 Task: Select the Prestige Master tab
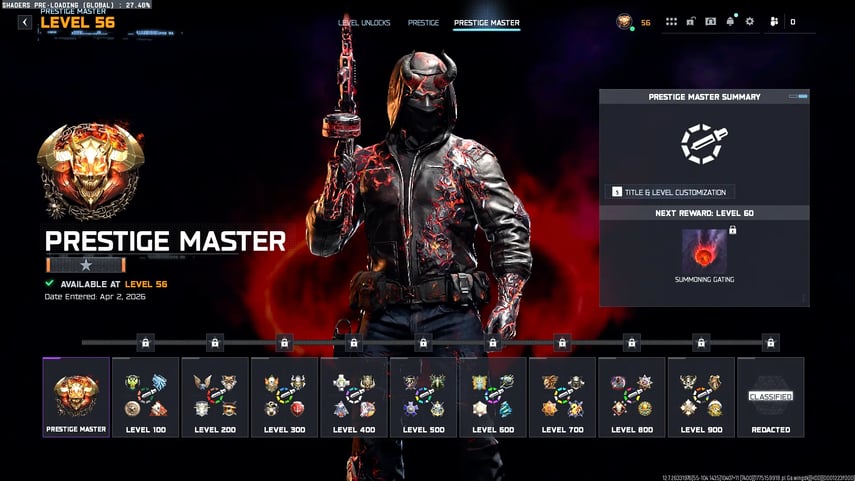[486, 22]
